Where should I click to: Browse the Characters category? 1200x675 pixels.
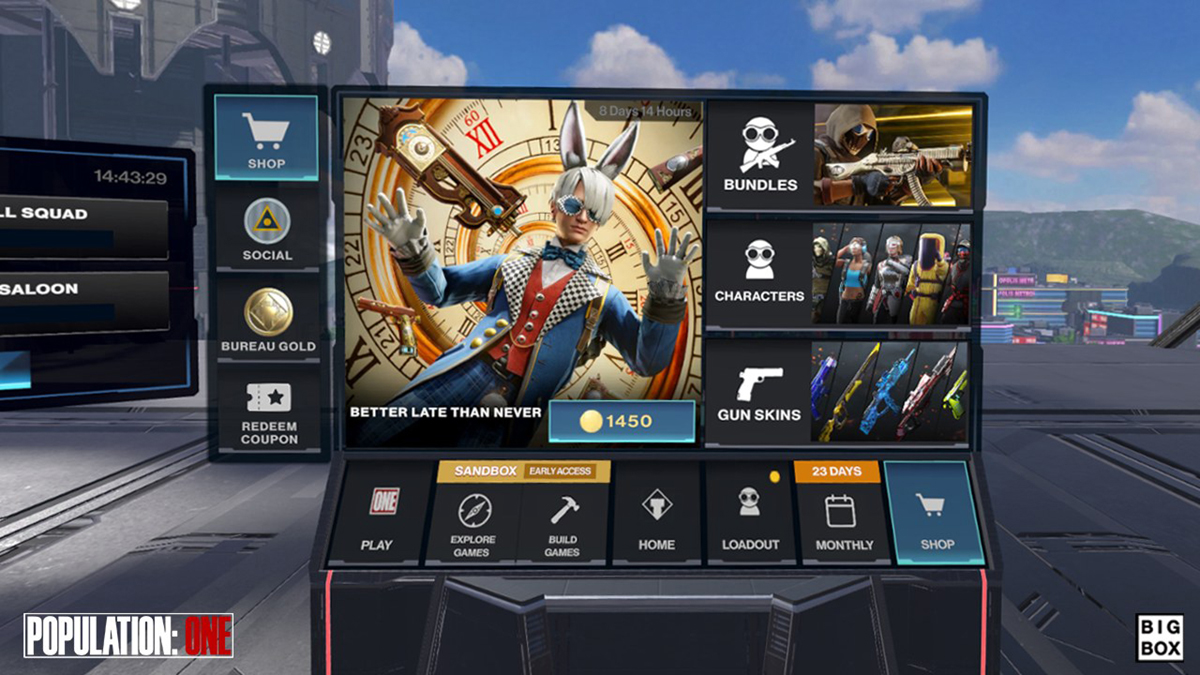coord(839,272)
